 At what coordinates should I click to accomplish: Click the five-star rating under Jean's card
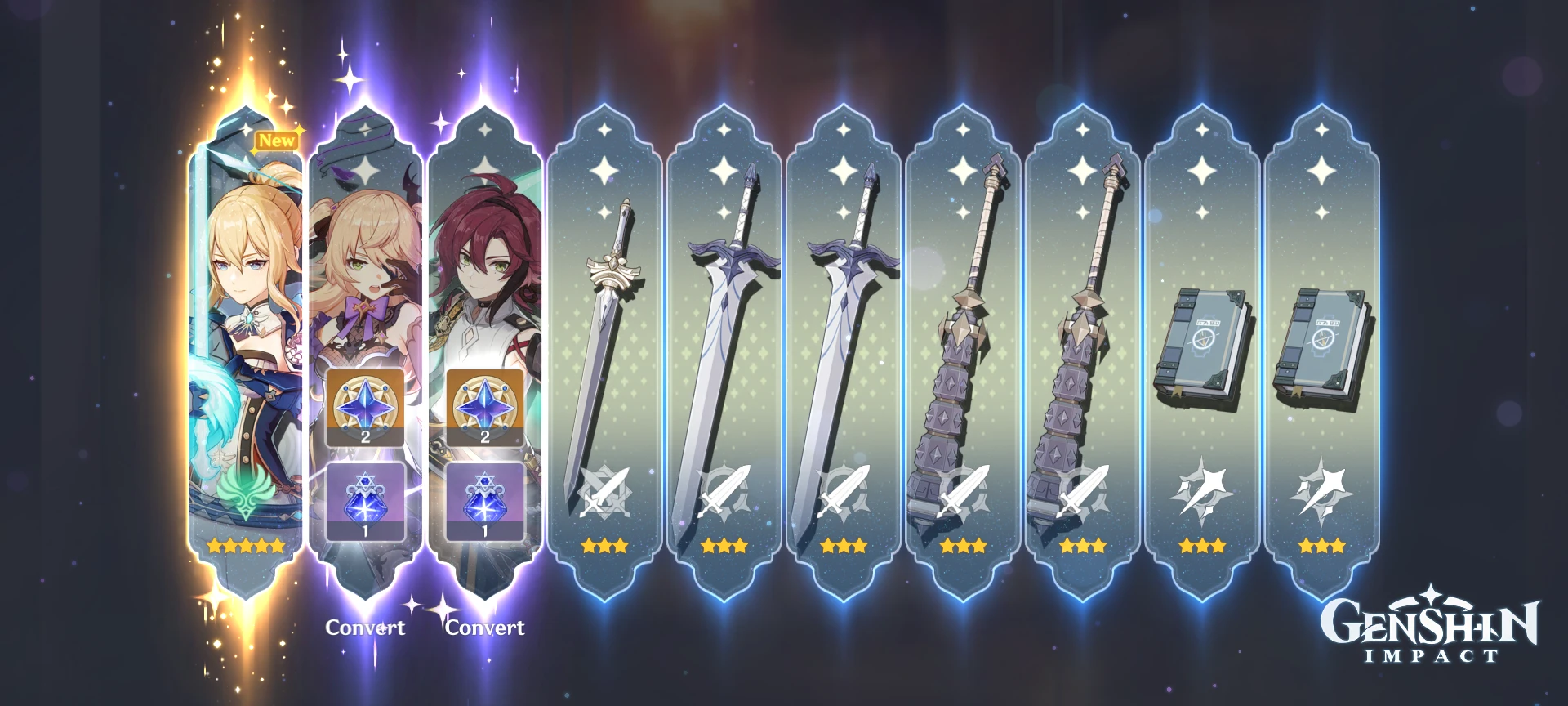point(246,546)
